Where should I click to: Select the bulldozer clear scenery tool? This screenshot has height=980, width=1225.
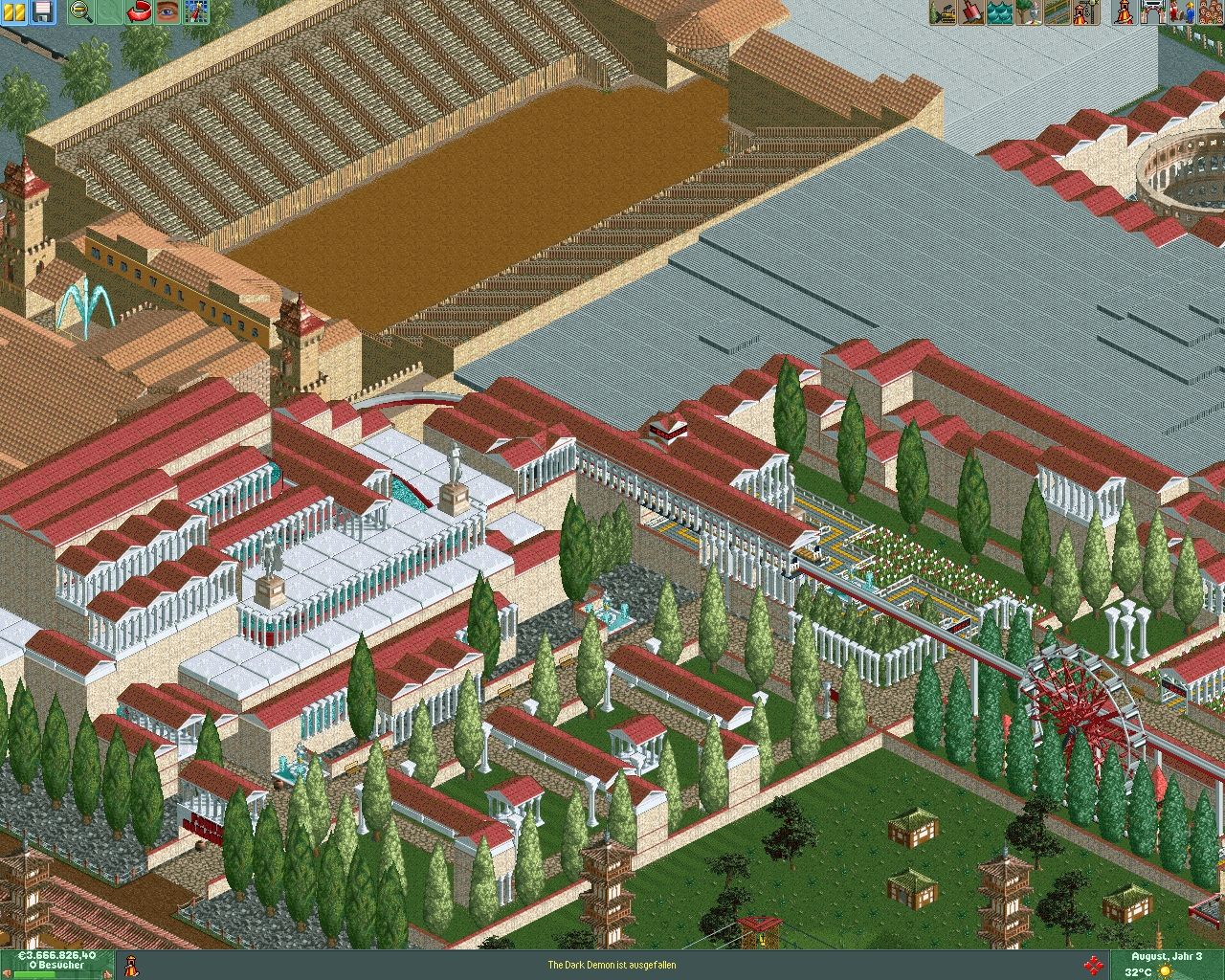click(x=944, y=11)
